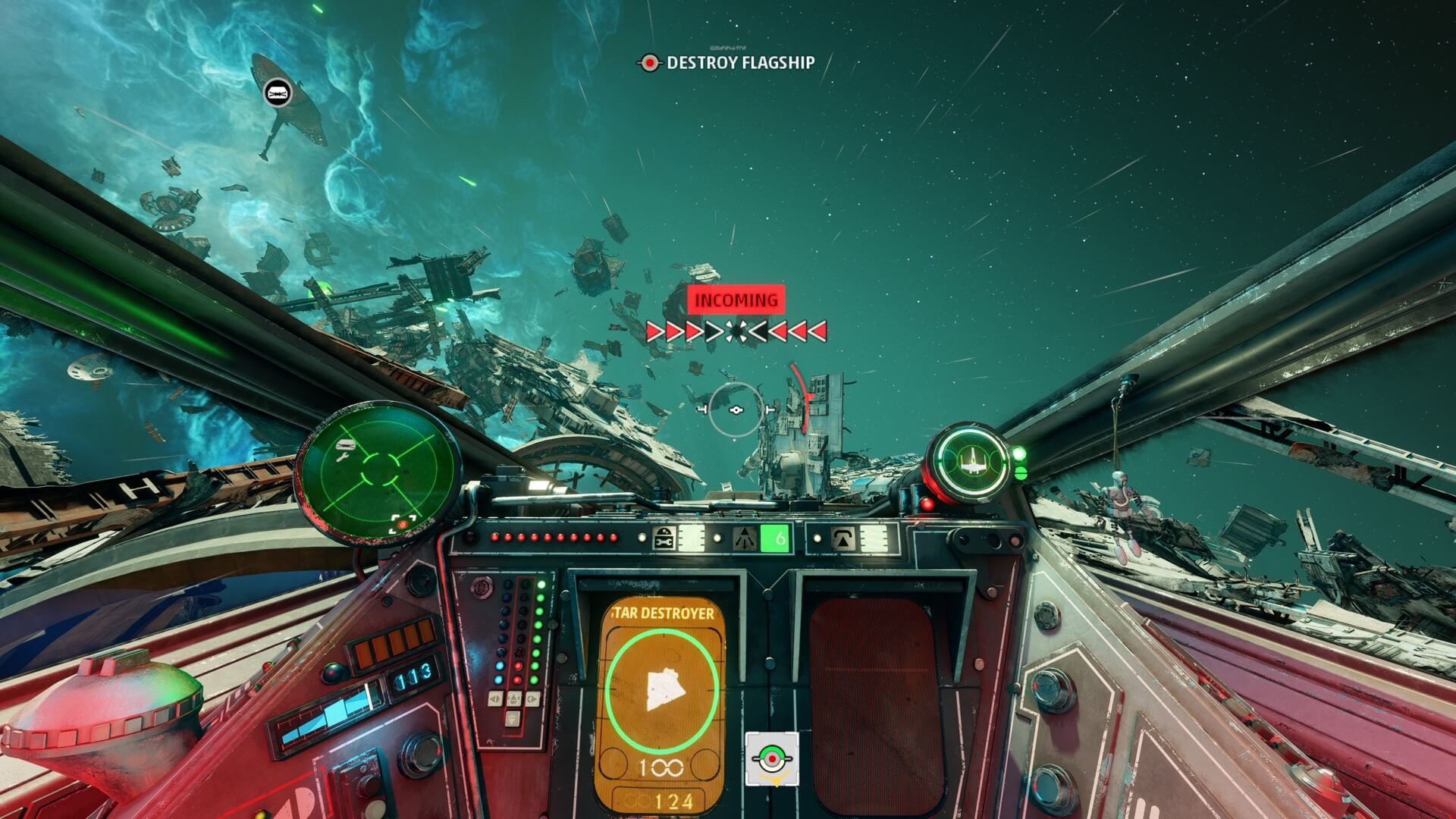The height and width of the screenshot is (819, 1456).
Task: Select the green missile ammo slot
Action: tap(775, 539)
